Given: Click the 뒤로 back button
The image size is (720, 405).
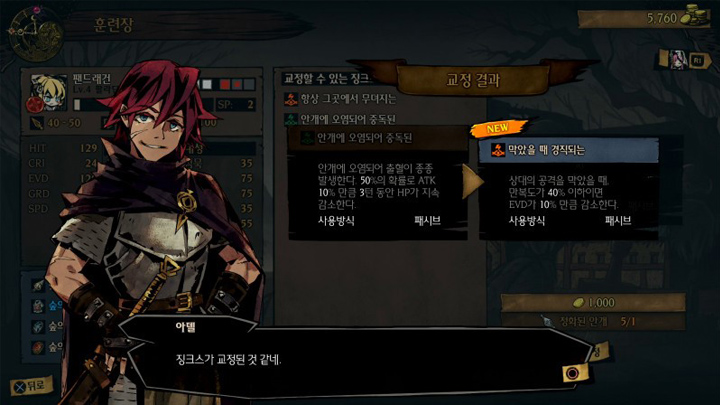Looking at the screenshot, I should pos(28,384).
